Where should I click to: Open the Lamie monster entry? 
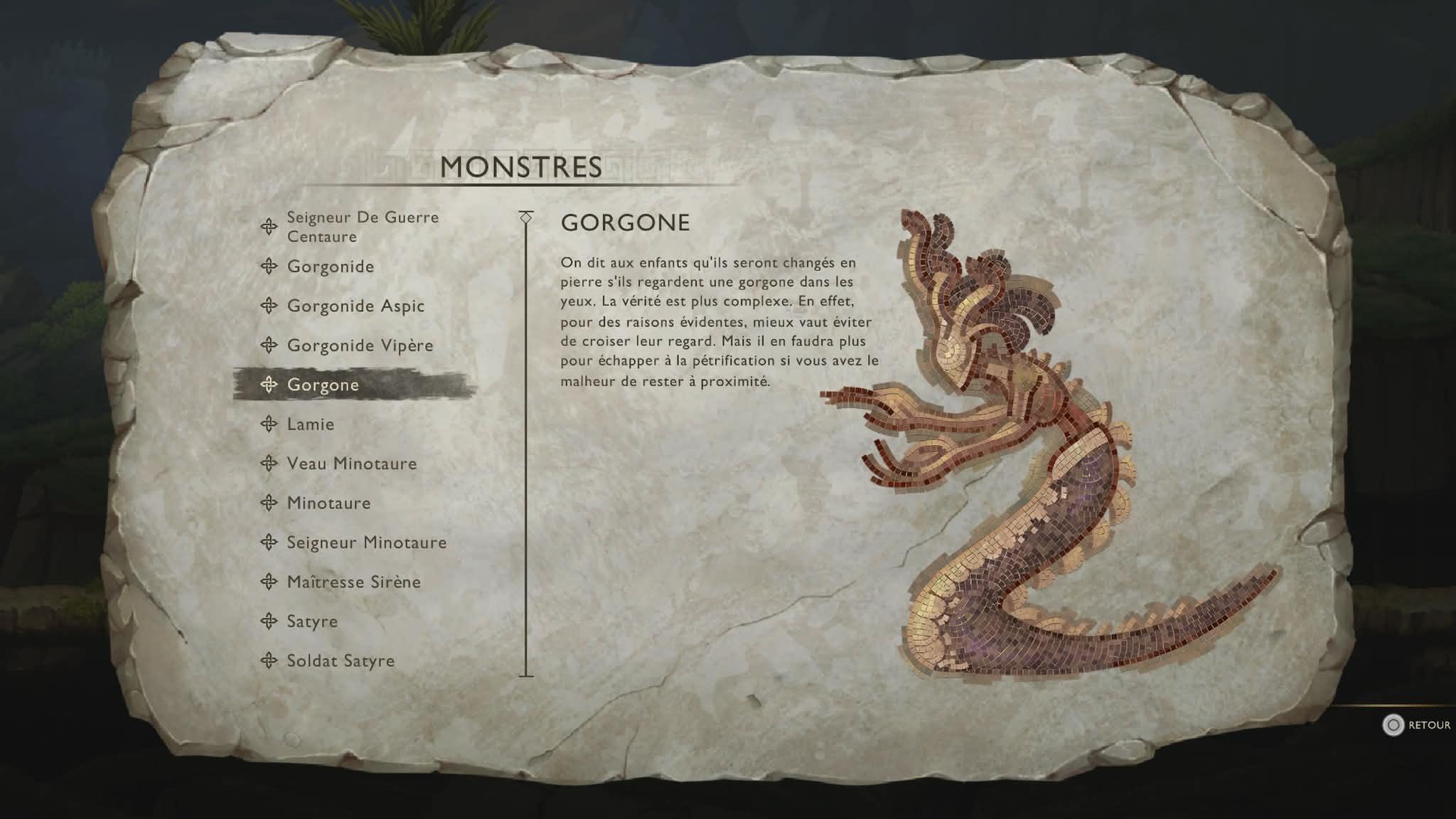coord(310,424)
